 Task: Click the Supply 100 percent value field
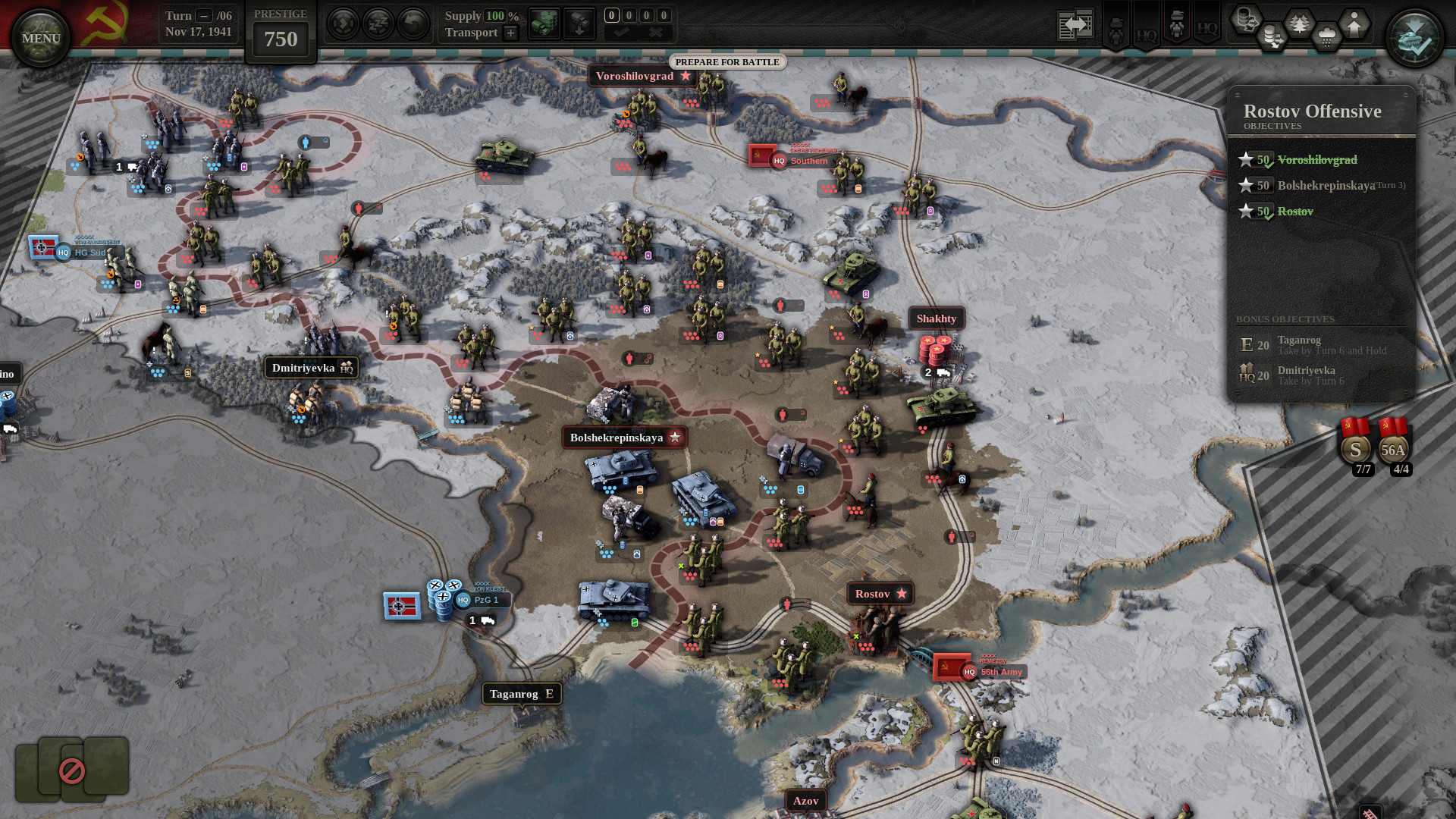494,16
